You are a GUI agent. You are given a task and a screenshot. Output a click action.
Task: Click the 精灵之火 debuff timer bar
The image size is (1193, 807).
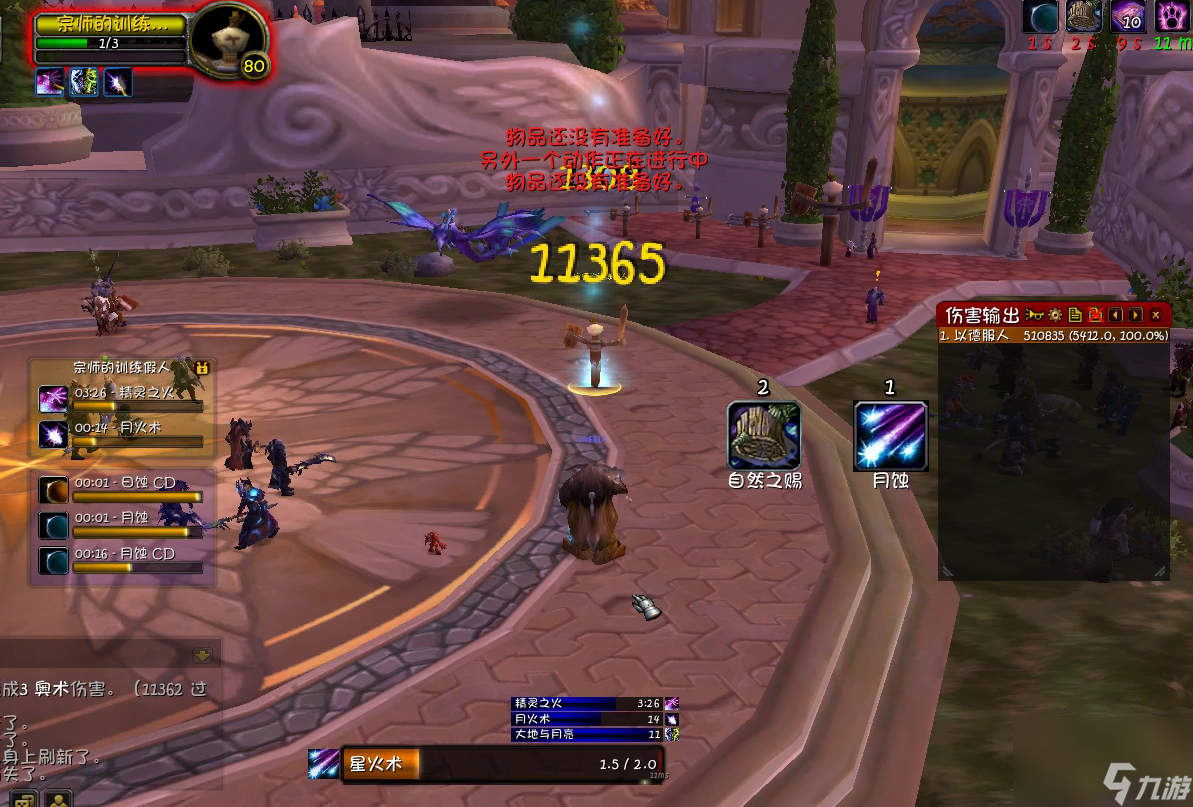pyautogui.click(x=137, y=400)
